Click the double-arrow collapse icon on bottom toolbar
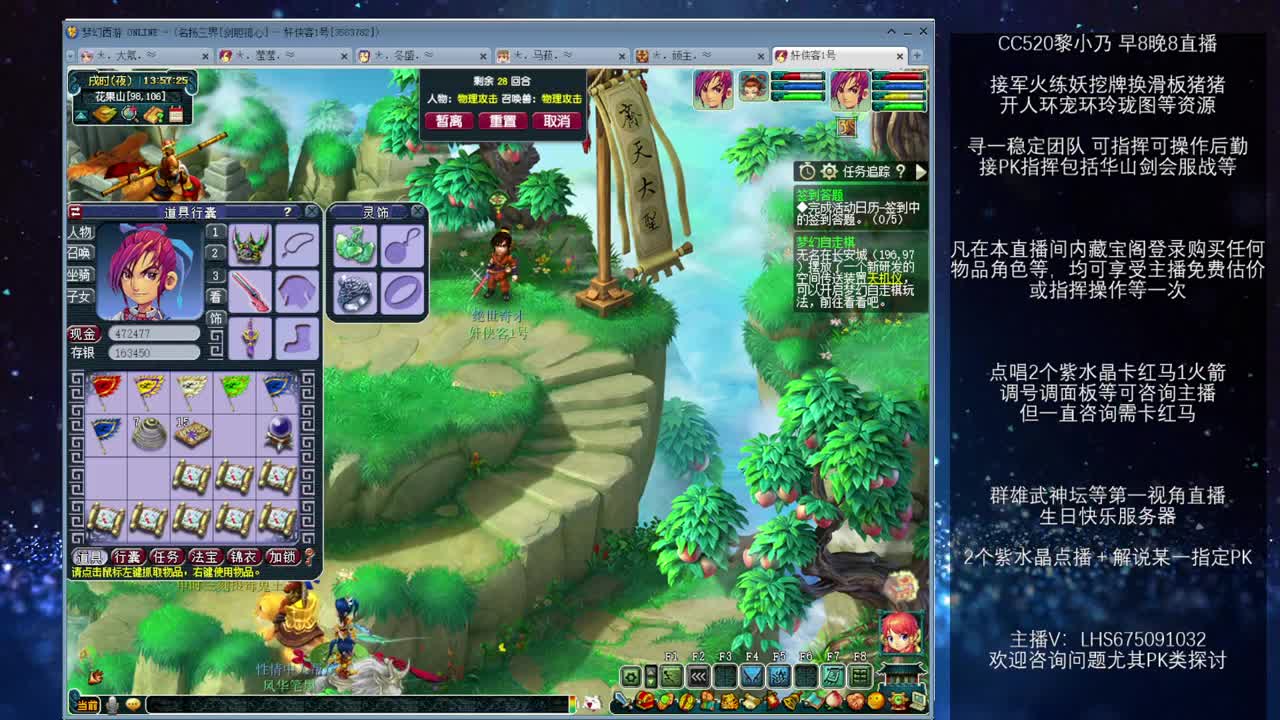 click(698, 676)
